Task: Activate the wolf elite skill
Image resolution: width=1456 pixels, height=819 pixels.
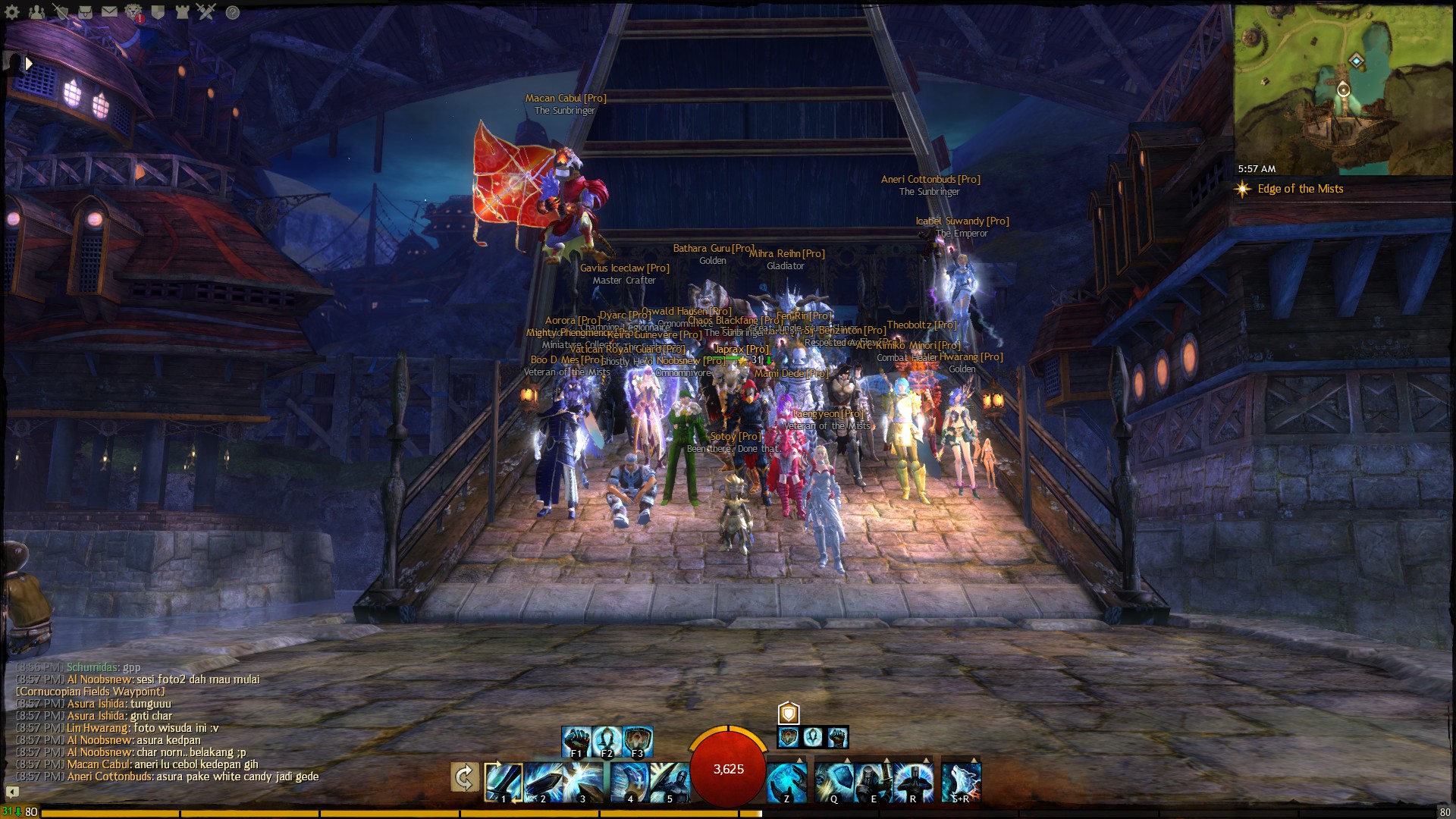Action: pos(961,782)
